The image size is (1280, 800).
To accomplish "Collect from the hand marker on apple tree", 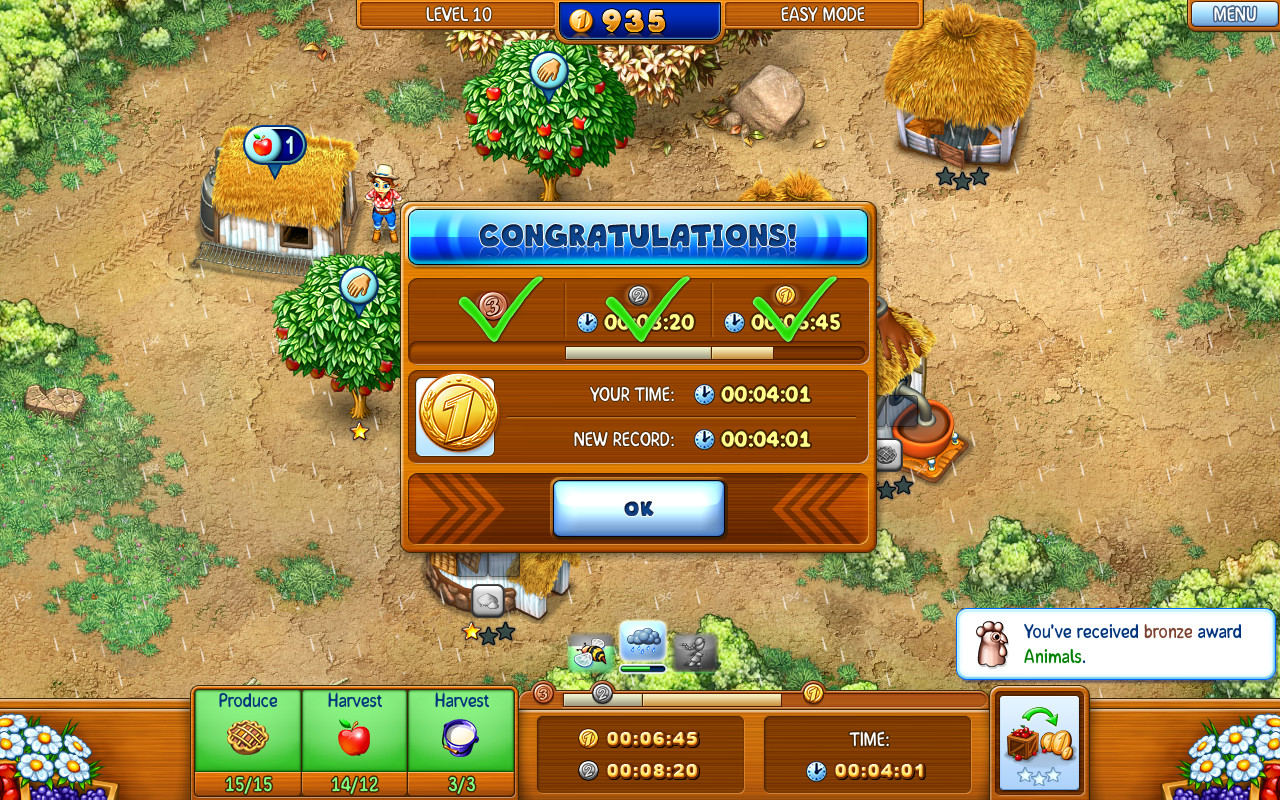I will (x=548, y=73).
